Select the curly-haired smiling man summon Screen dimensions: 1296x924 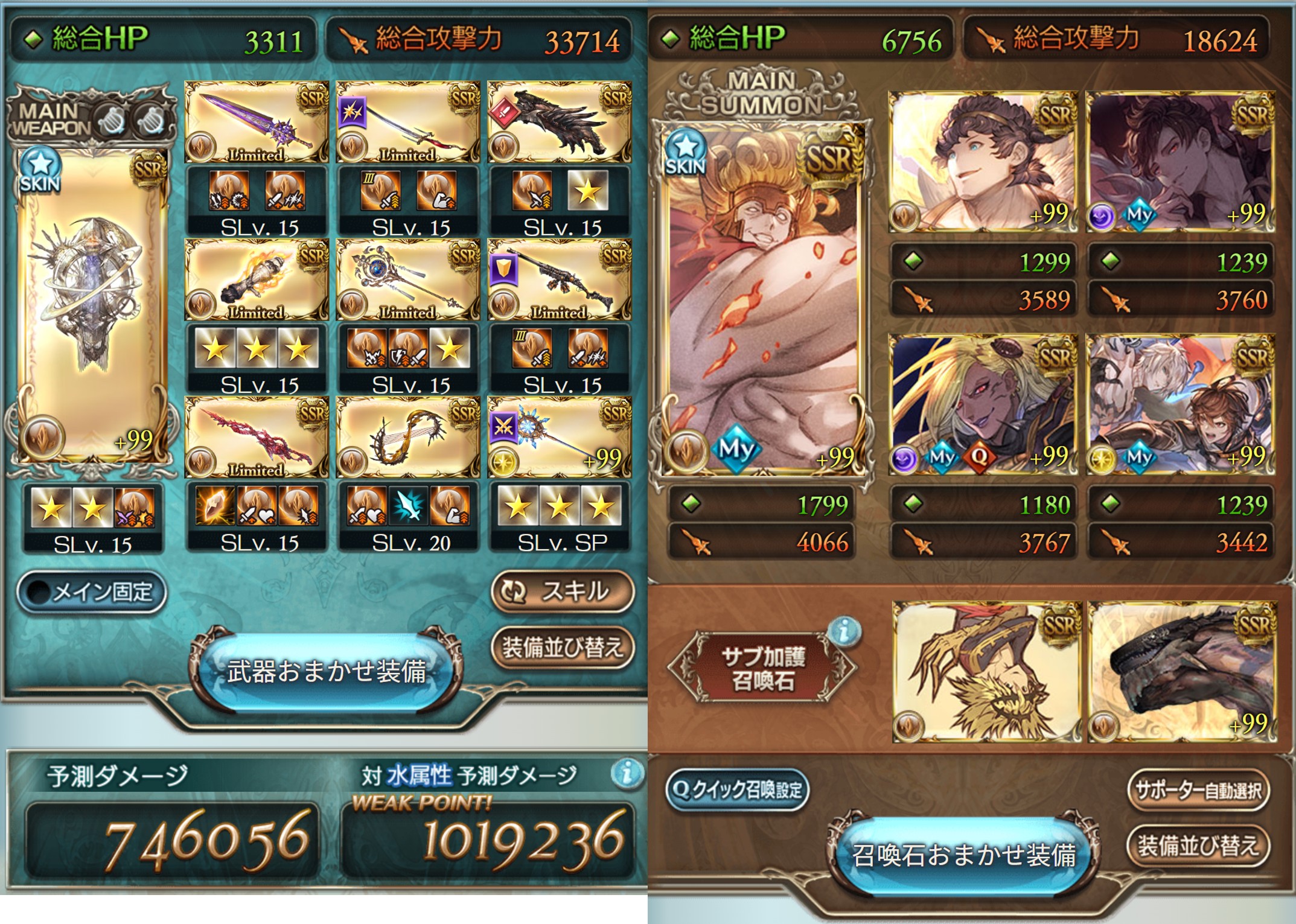[983, 162]
